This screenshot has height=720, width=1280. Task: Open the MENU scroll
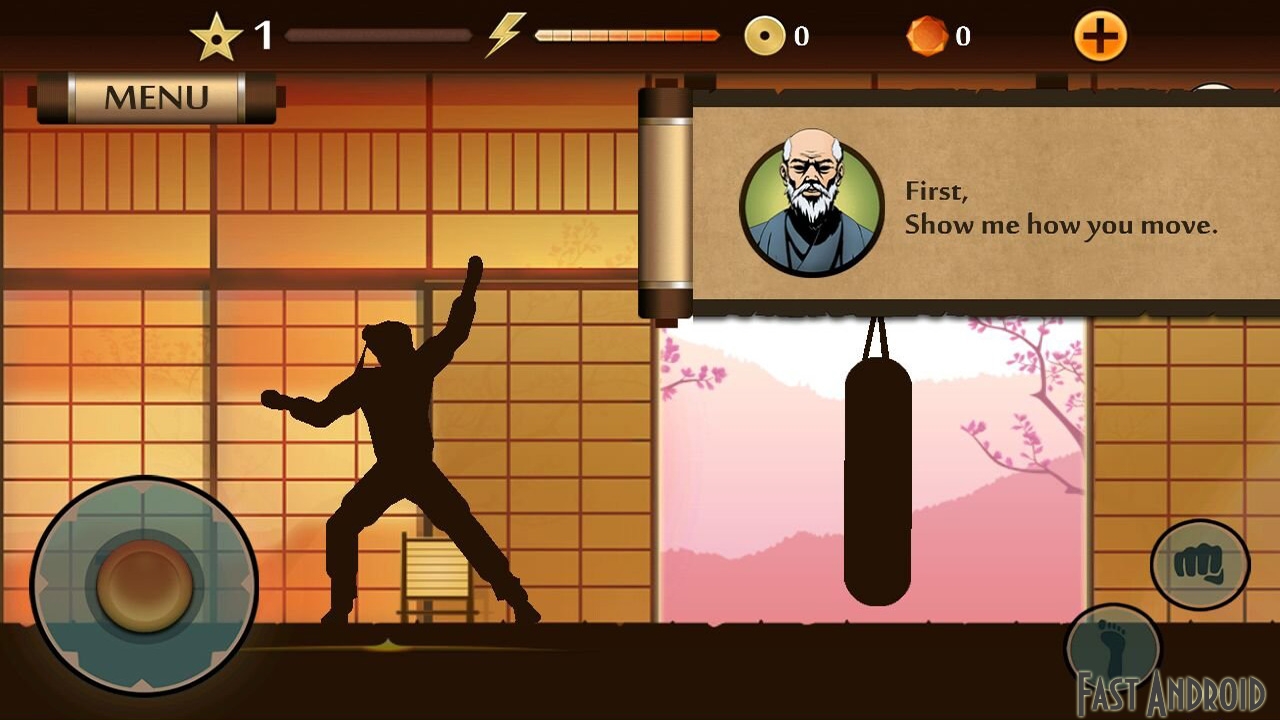pos(155,97)
